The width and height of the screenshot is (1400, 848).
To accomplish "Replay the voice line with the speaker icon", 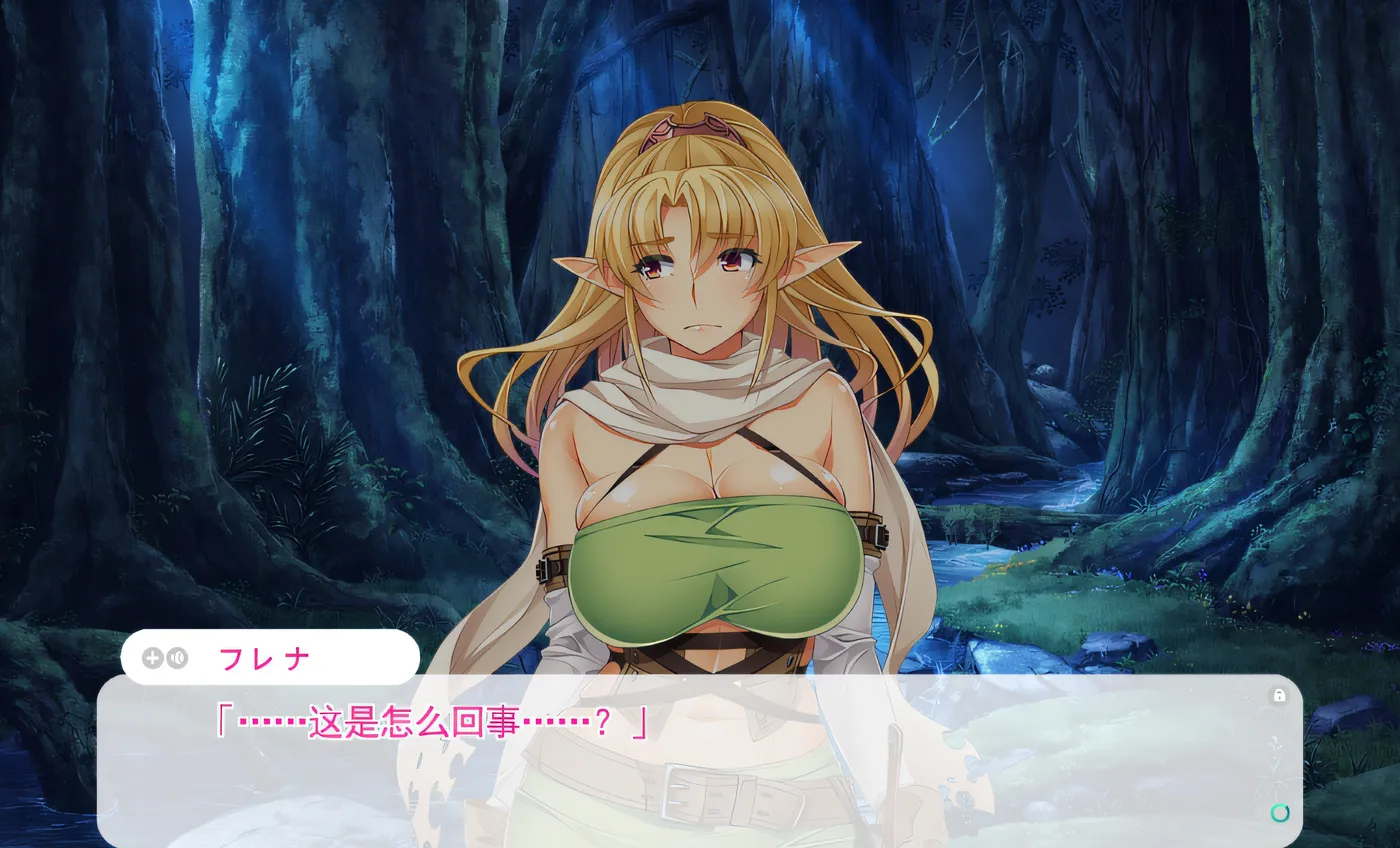I will (x=177, y=658).
